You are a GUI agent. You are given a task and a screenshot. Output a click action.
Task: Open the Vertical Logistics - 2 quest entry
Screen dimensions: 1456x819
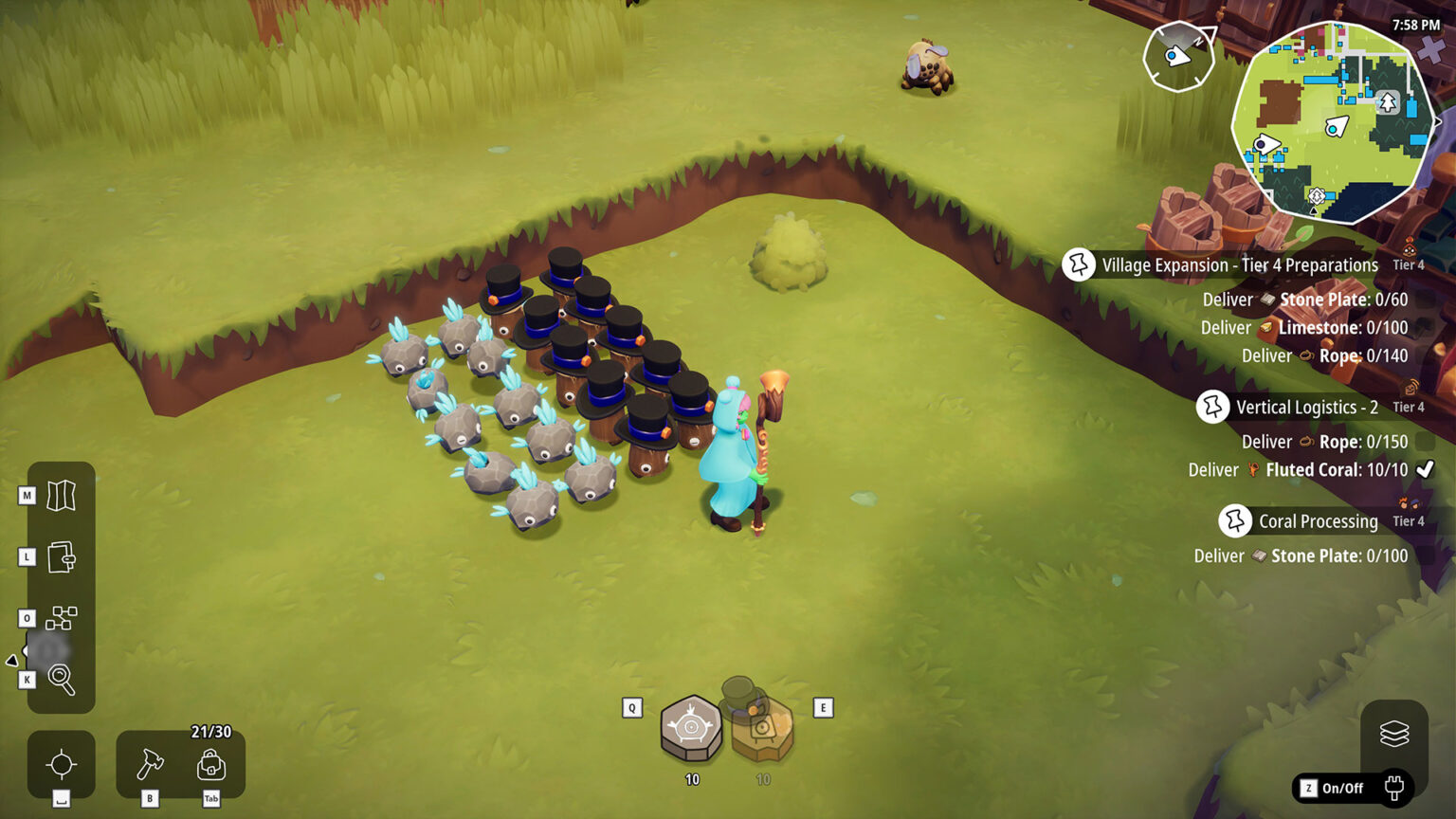[1307, 407]
